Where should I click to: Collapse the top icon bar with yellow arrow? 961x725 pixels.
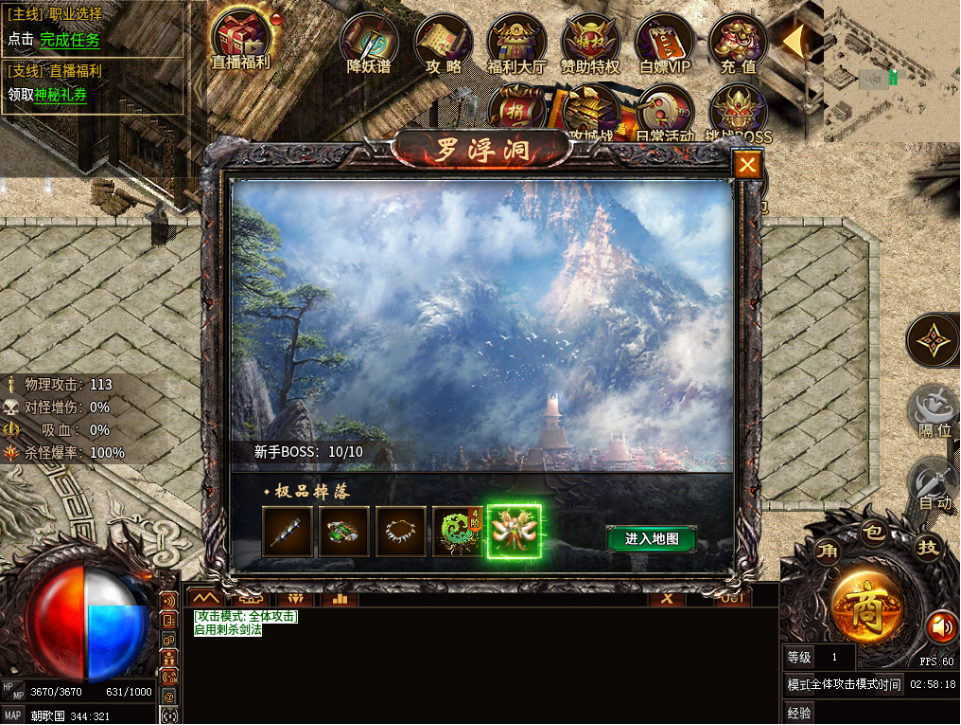click(x=794, y=41)
